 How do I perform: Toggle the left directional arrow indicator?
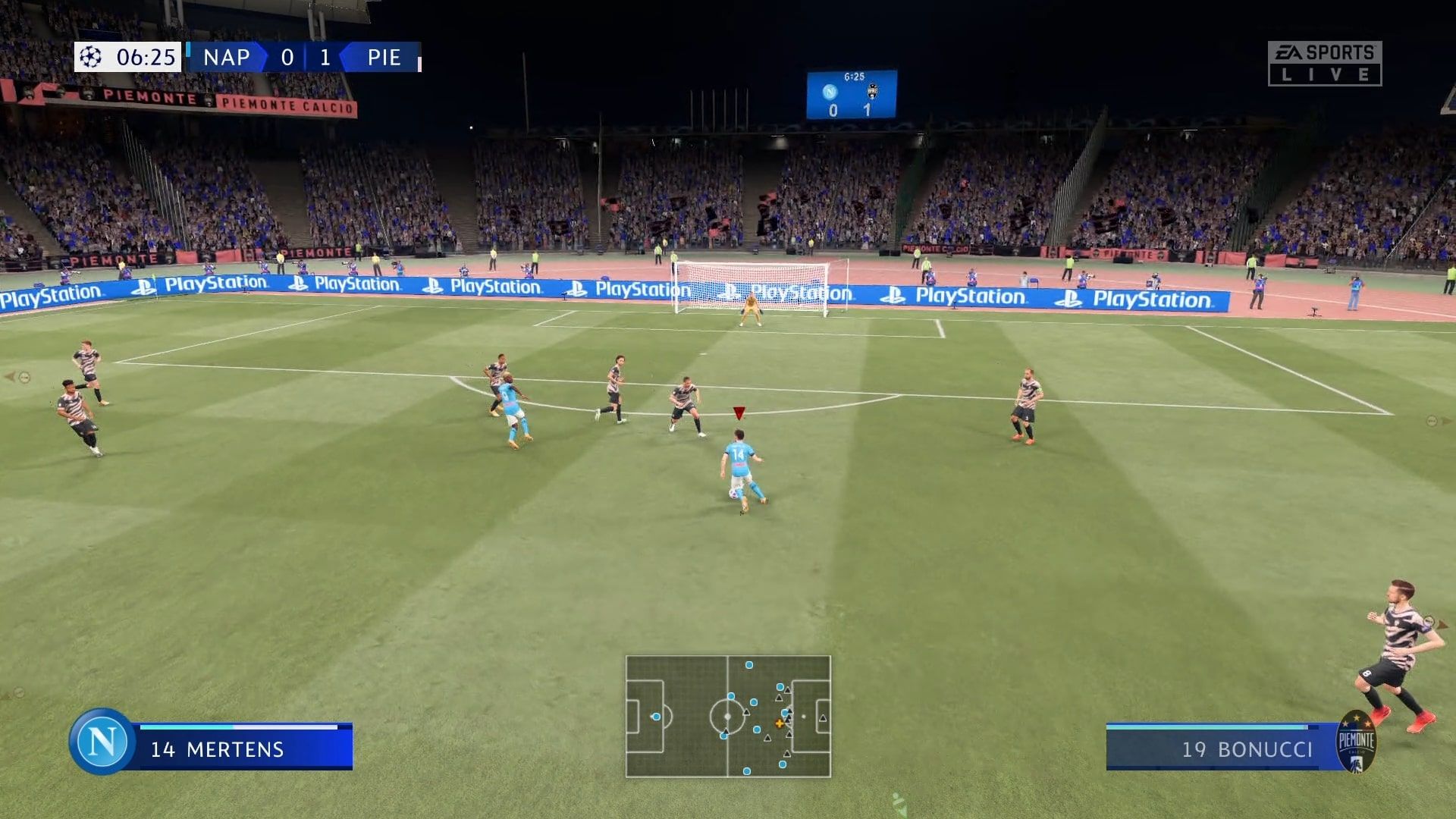point(11,378)
